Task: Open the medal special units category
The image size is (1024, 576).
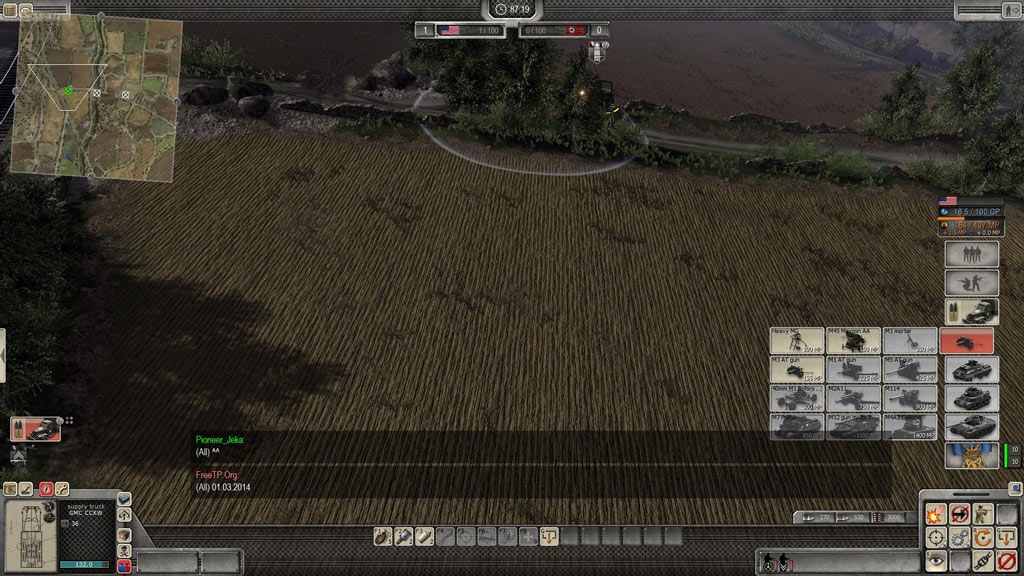Action: 971,456
